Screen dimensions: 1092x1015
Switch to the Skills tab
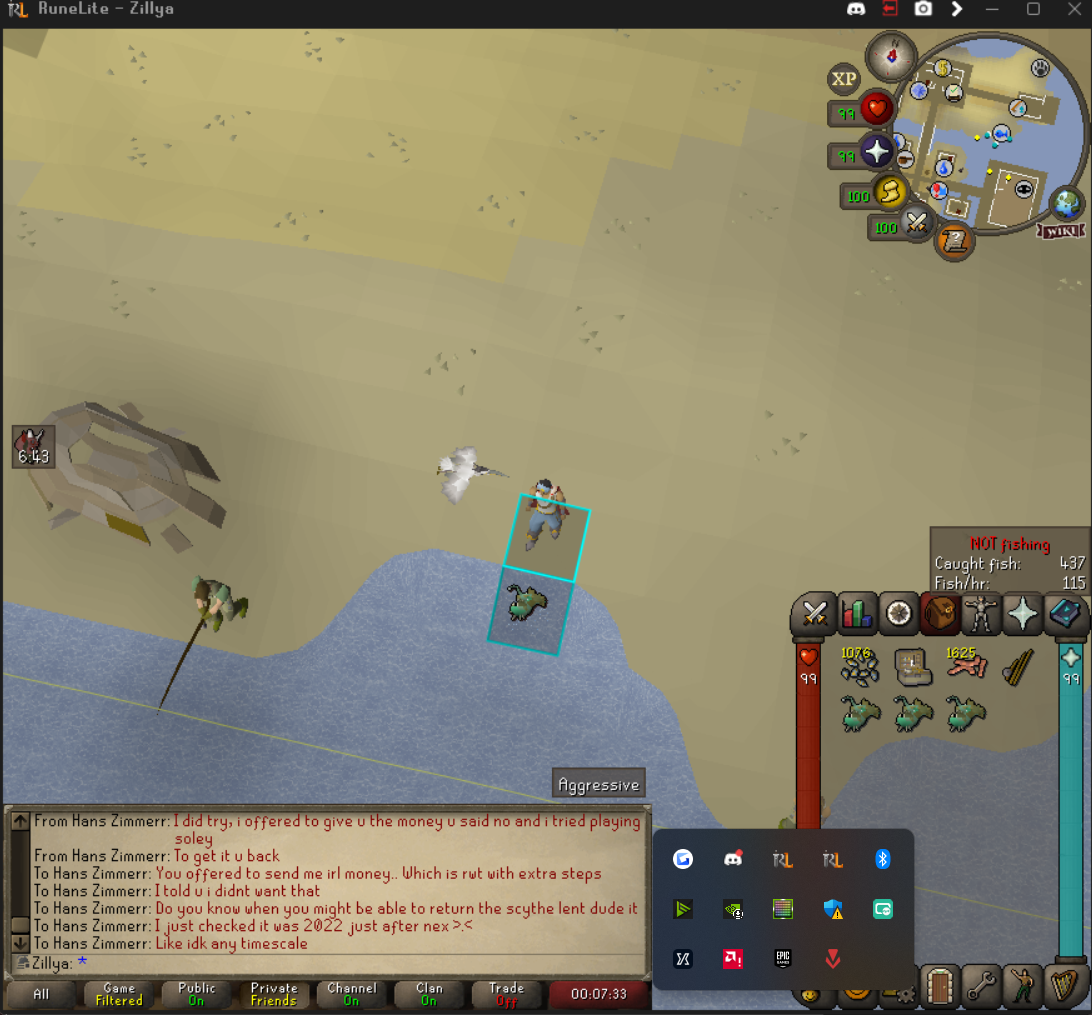click(x=857, y=613)
